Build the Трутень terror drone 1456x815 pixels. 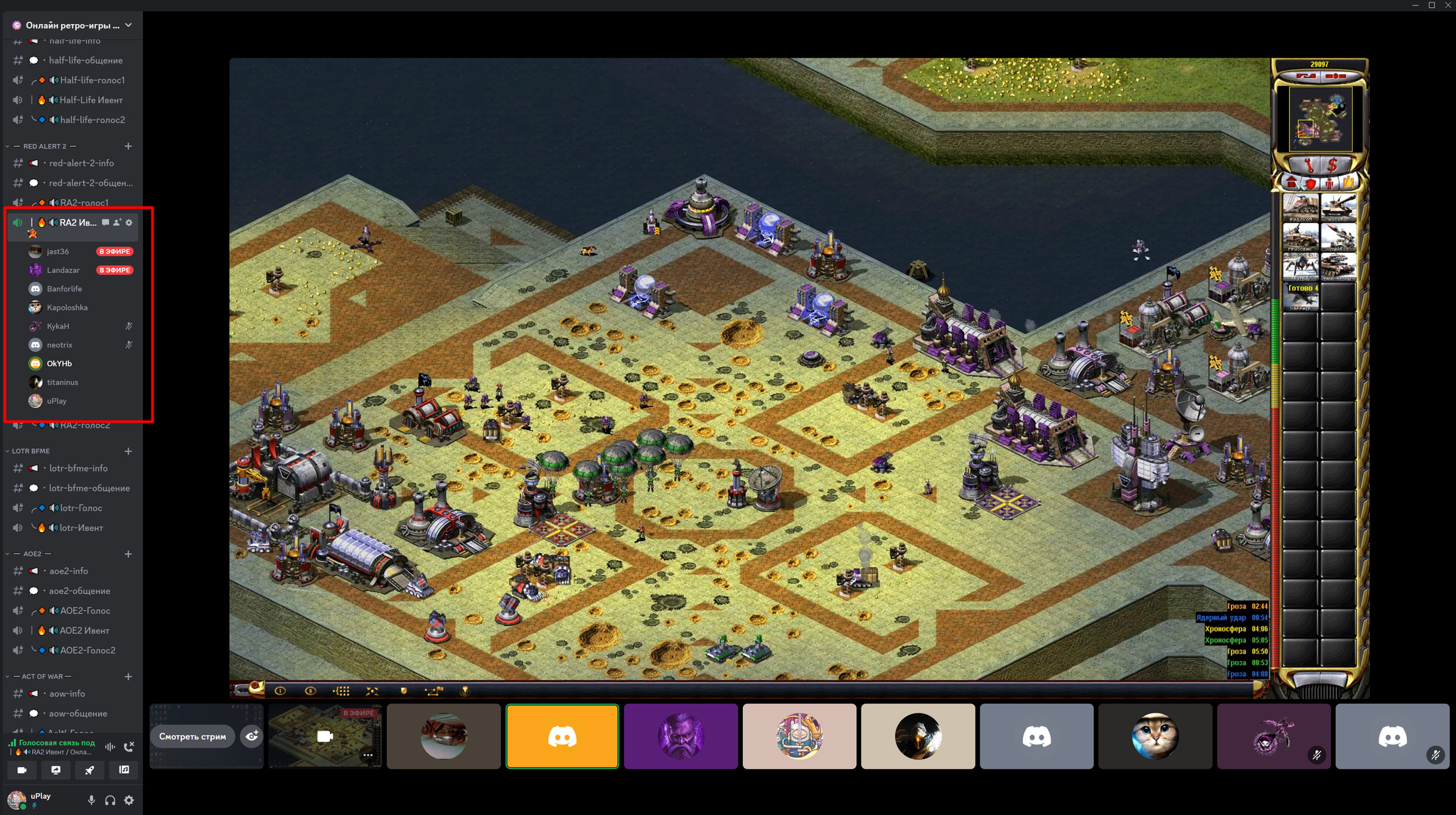[x=1300, y=267]
